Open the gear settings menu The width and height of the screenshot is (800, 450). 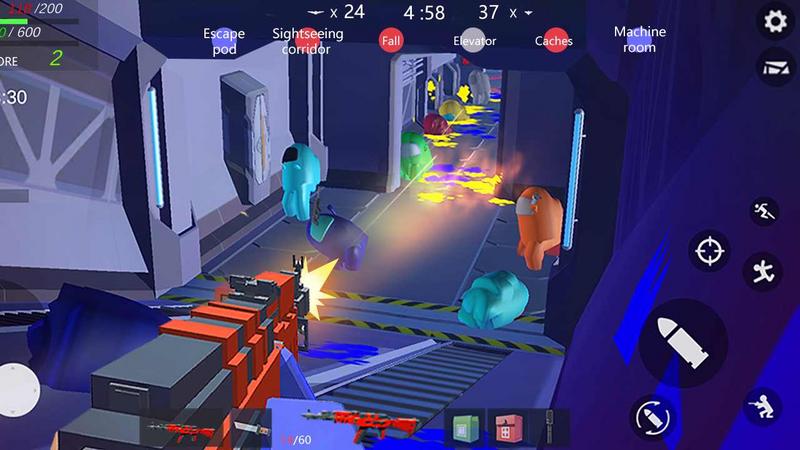(773, 21)
